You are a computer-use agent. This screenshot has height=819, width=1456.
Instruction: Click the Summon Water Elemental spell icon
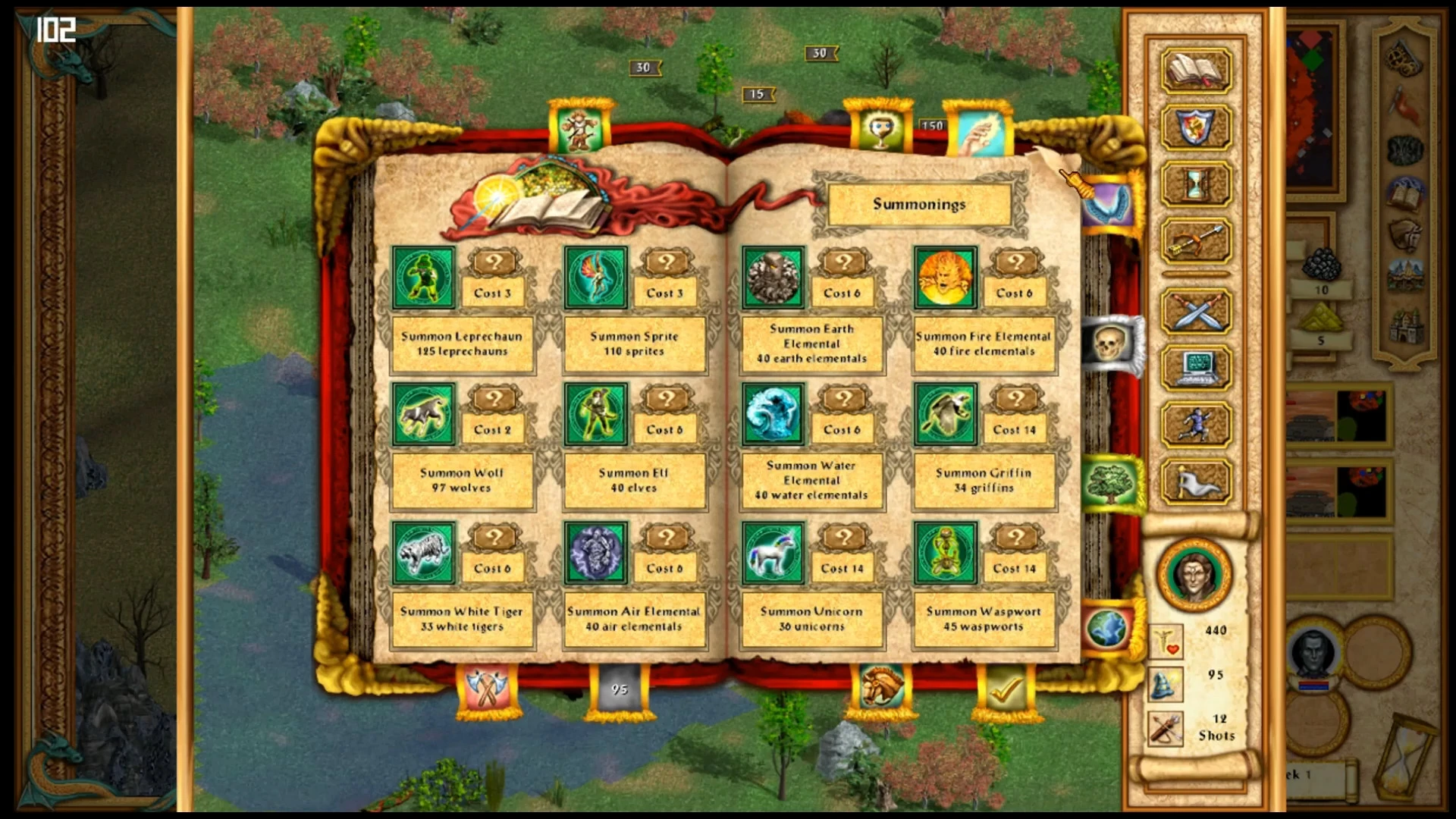coord(773,413)
